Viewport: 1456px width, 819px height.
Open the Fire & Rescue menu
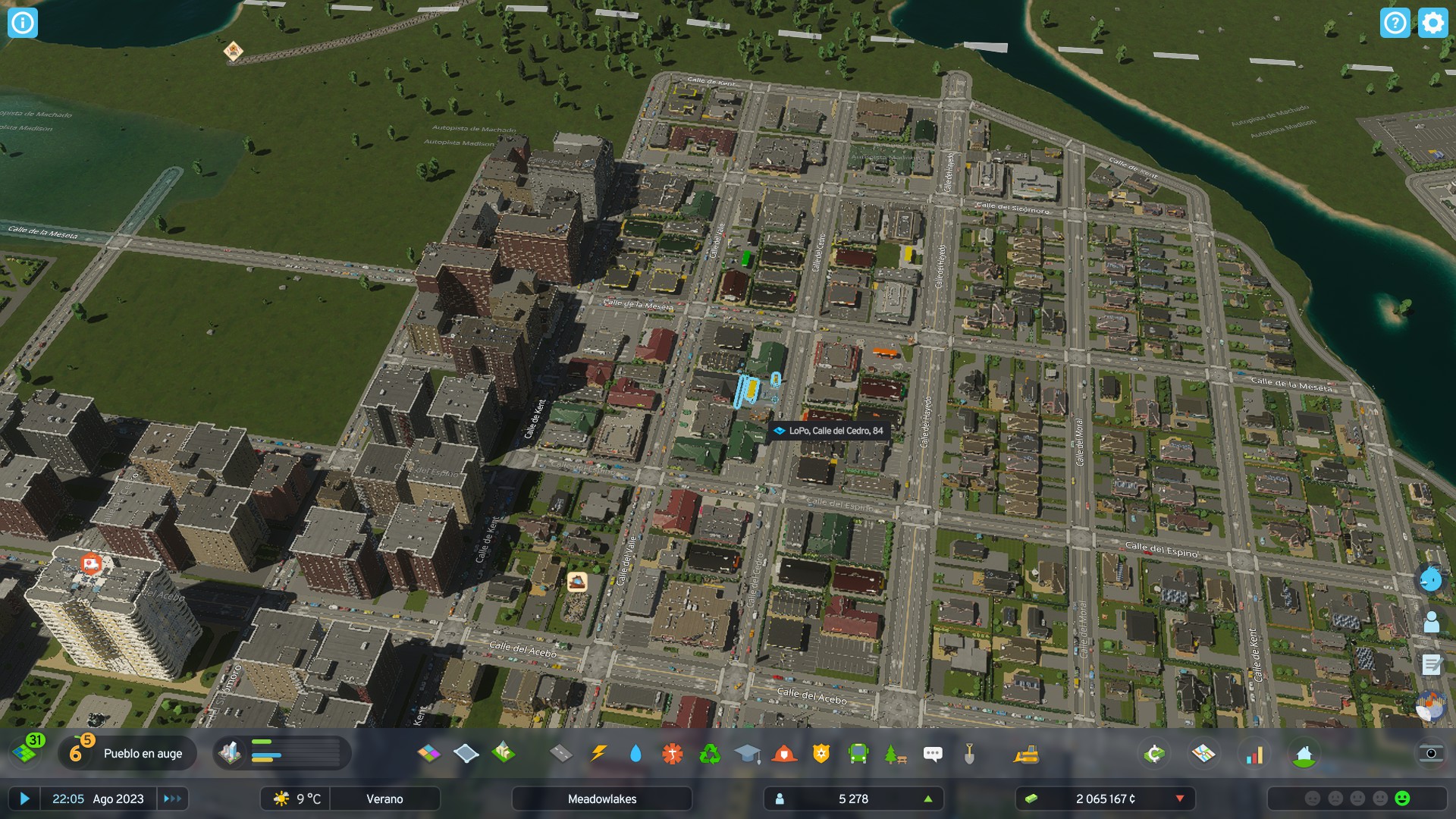point(783,754)
